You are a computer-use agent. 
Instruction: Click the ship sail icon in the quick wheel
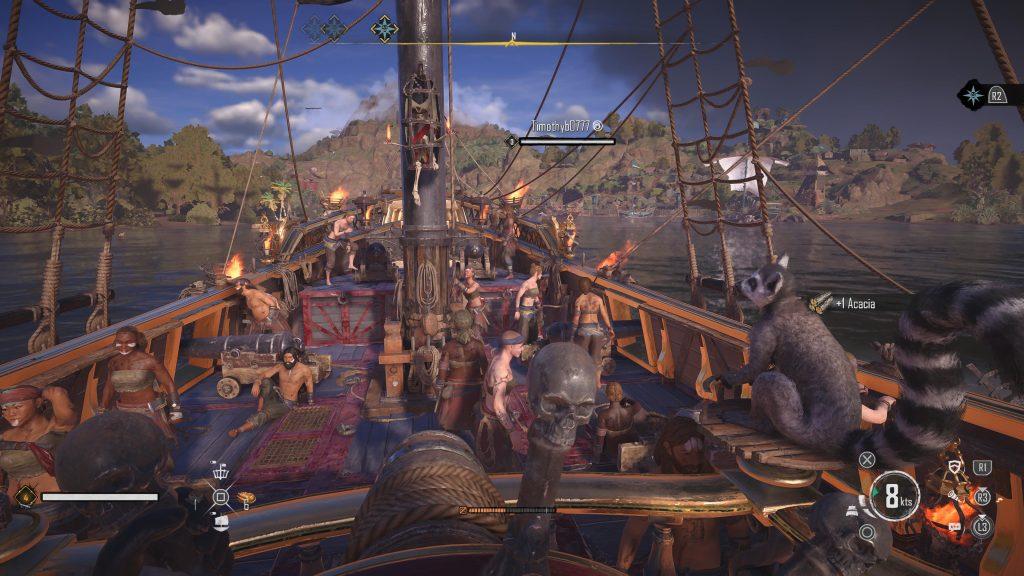pos(221,519)
